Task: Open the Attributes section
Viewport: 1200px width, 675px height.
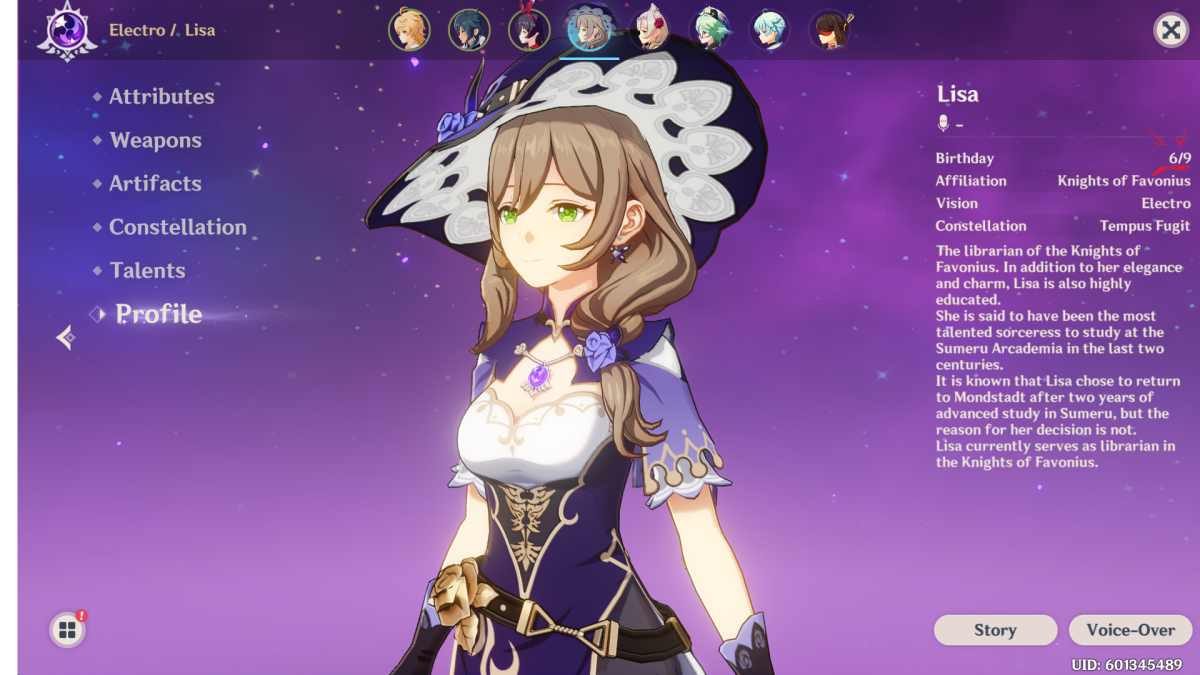Action: coord(161,97)
